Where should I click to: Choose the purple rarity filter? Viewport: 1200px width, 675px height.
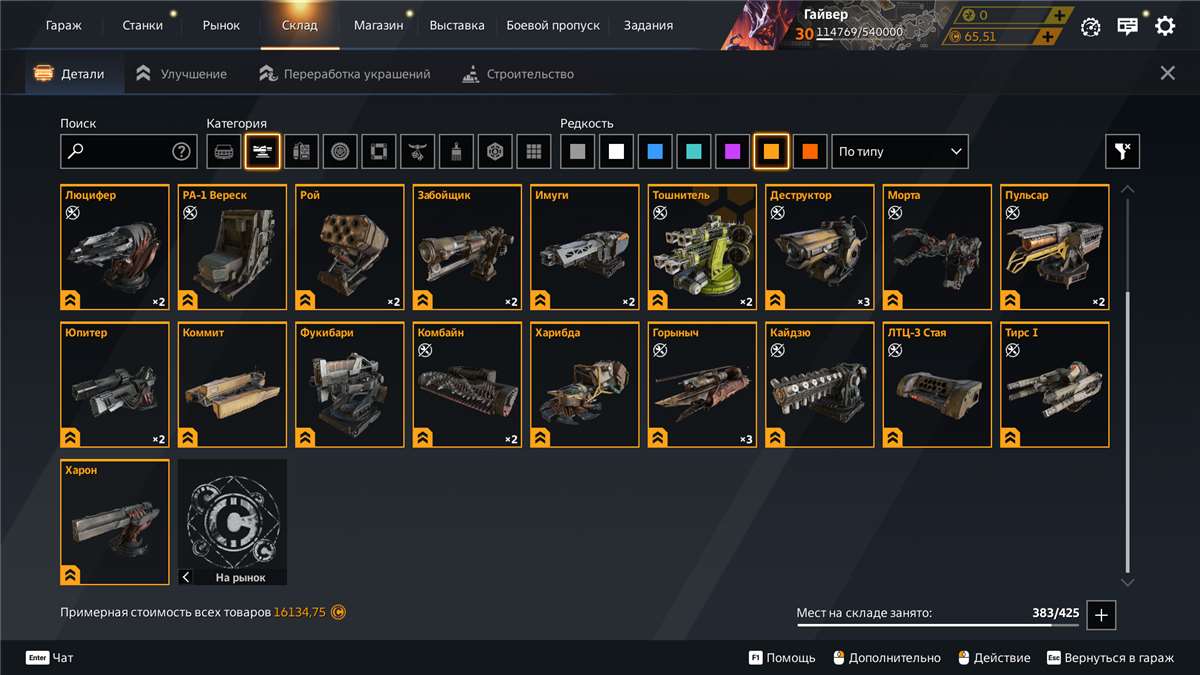click(733, 152)
